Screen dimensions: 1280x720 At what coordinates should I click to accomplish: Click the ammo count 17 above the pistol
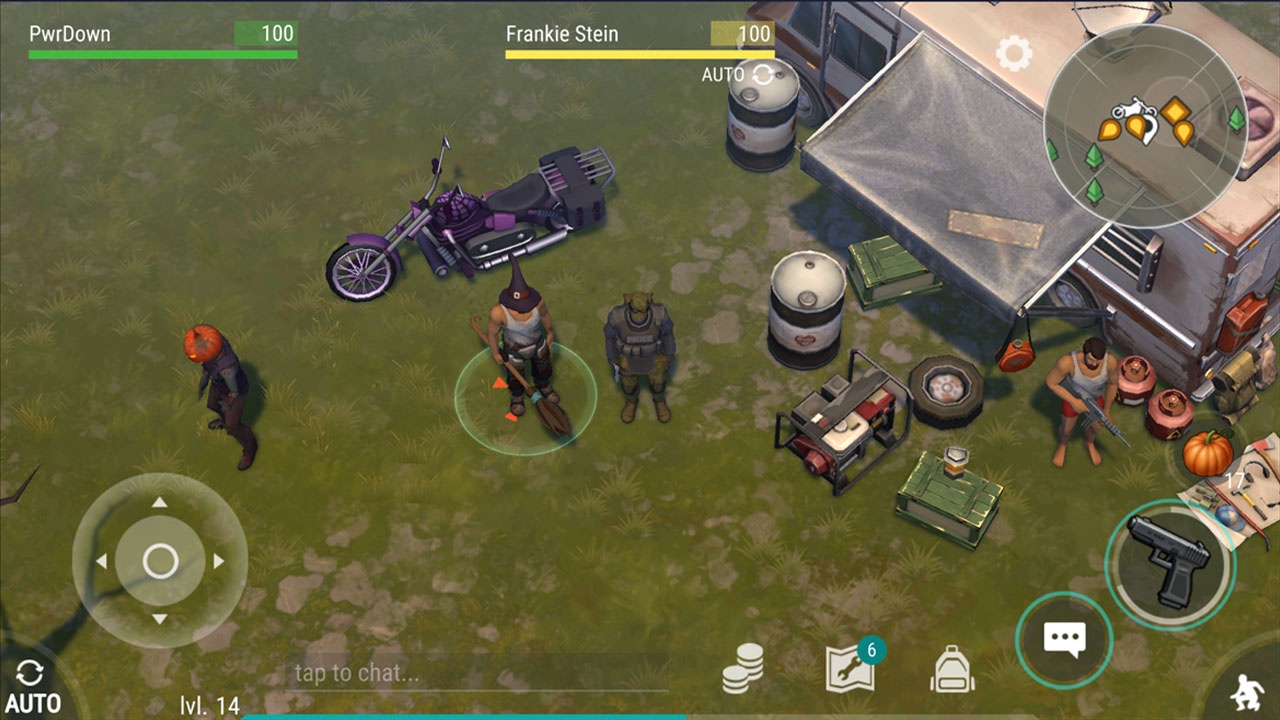(1236, 480)
